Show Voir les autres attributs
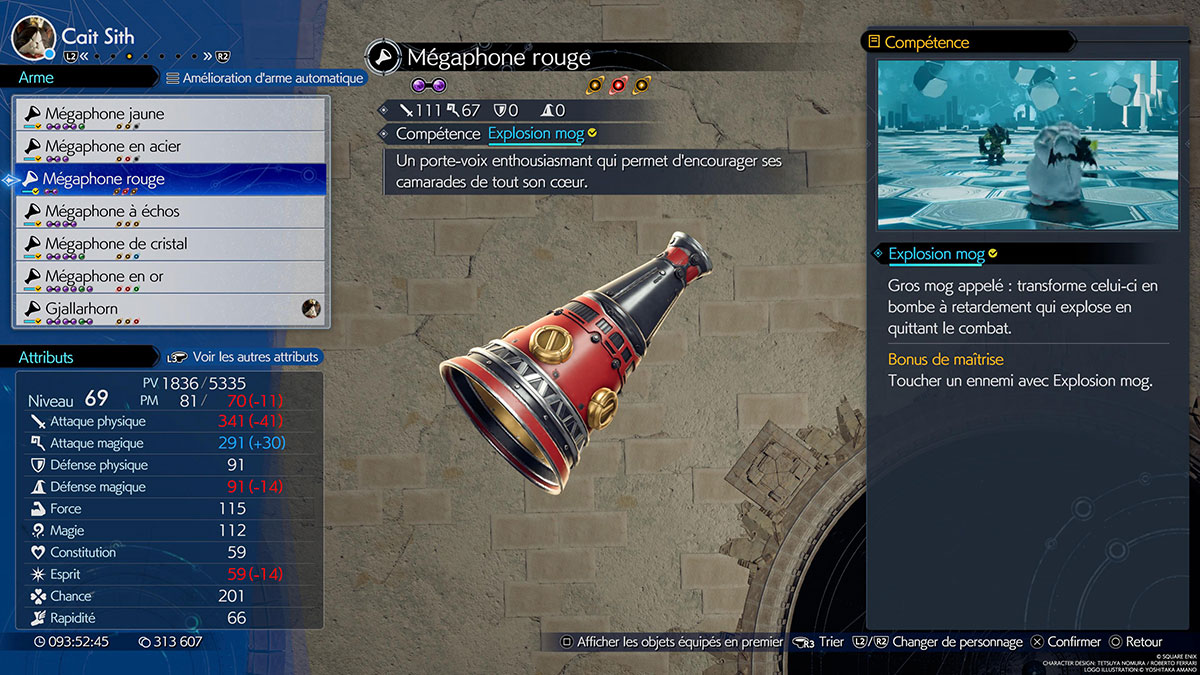 click(x=245, y=356)
